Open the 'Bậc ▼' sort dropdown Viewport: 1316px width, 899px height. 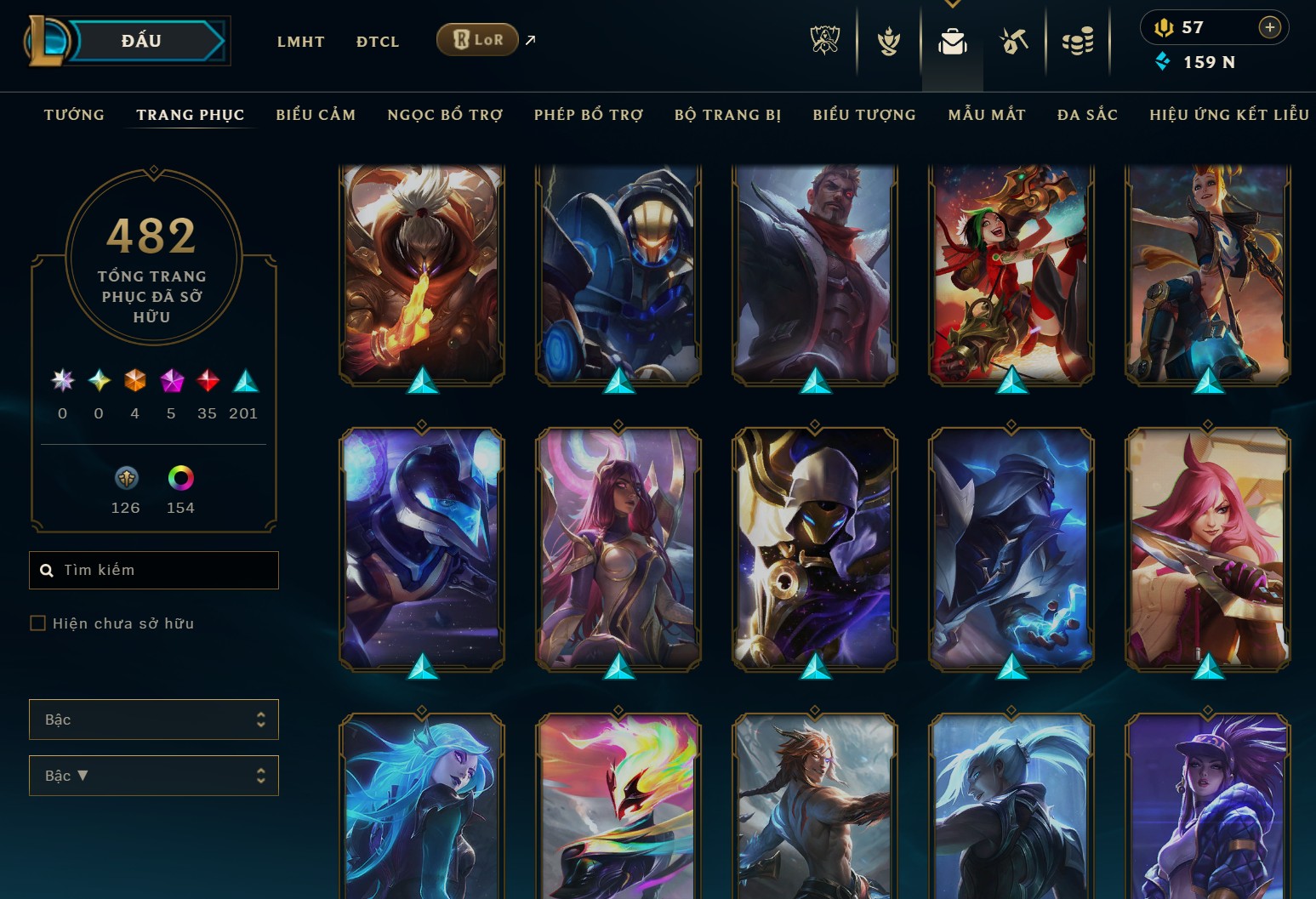[154, 775]
